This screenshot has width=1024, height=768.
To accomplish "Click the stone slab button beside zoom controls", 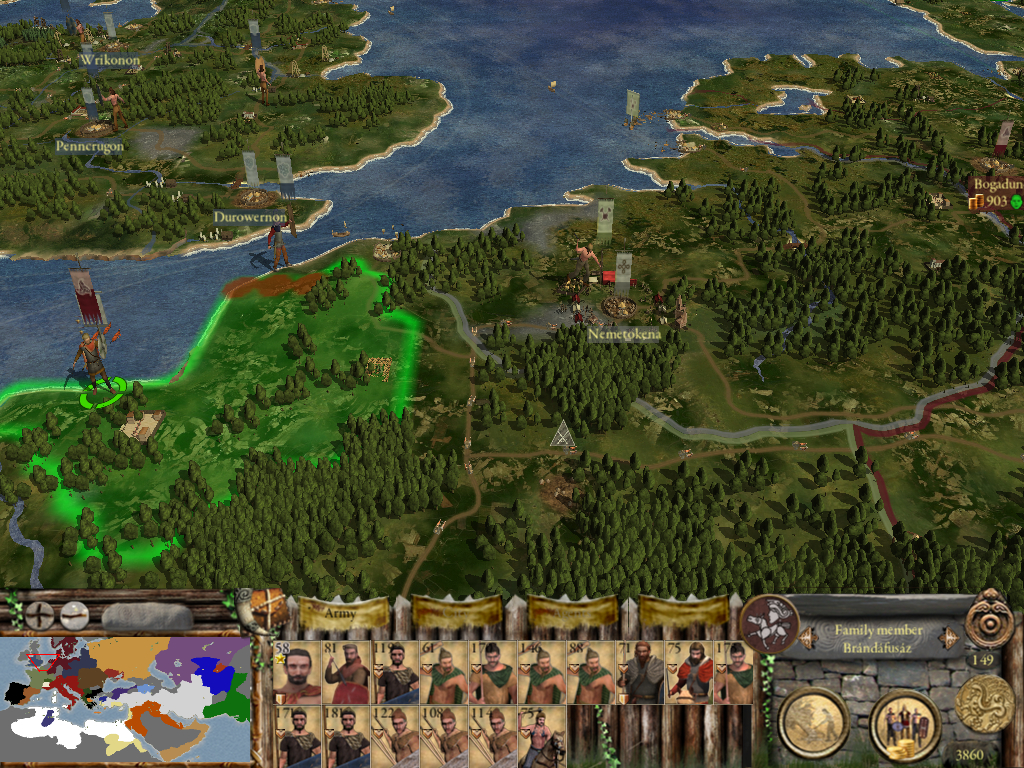I will tap(146, 615).
